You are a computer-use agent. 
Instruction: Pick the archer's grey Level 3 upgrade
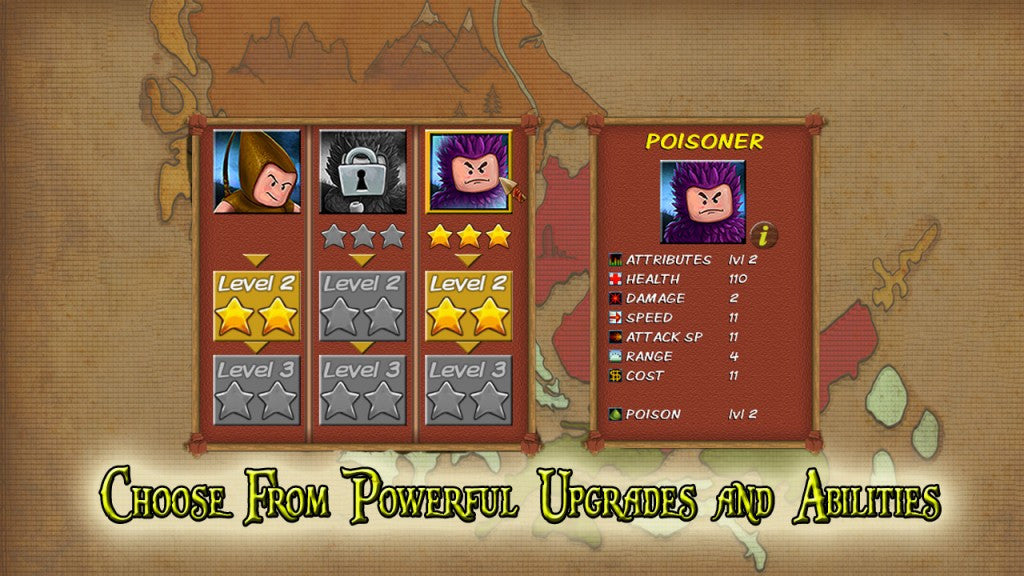(256, 390)
